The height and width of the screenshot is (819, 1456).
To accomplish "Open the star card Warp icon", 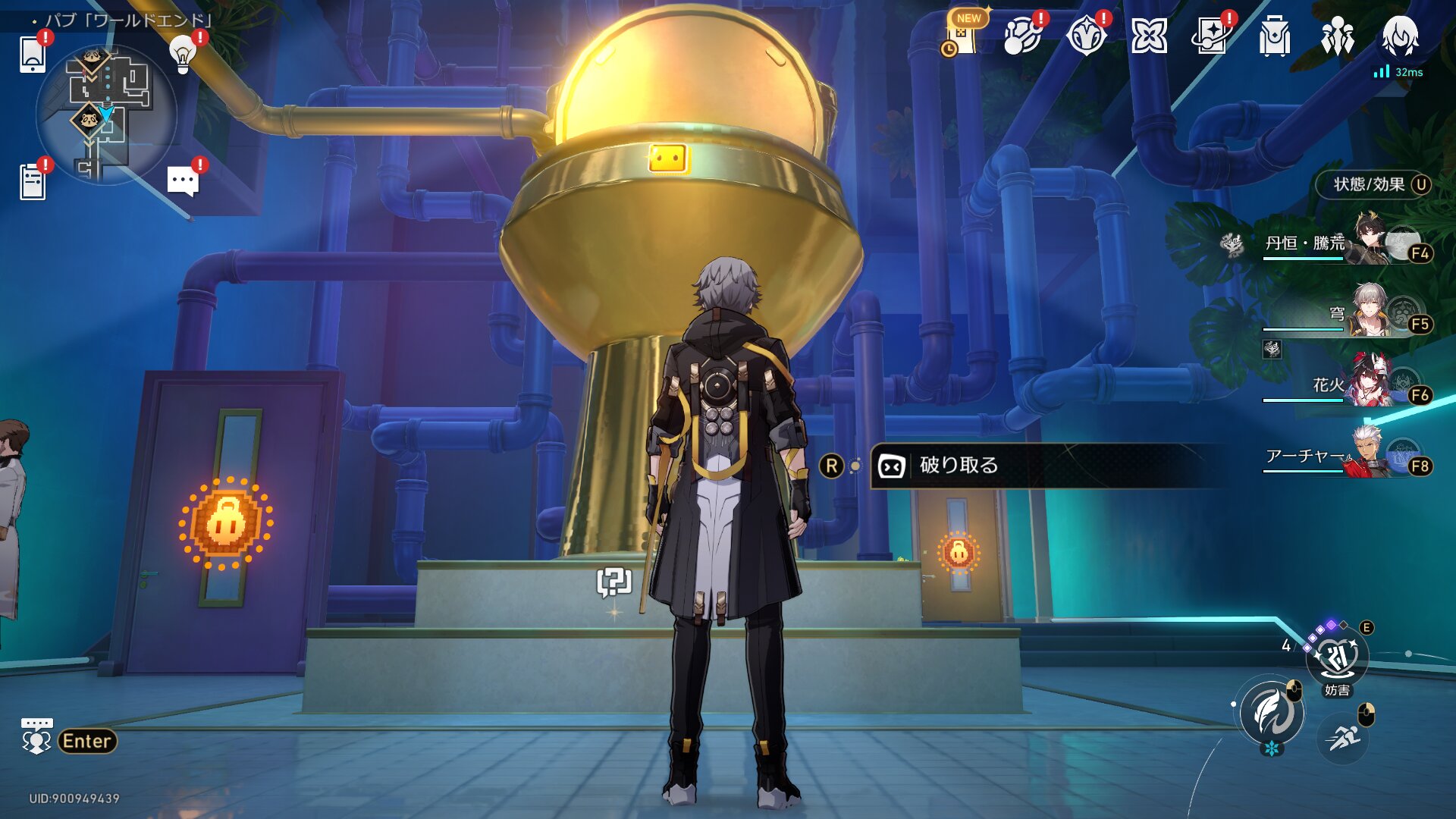I will click(x=1211, y=36).
